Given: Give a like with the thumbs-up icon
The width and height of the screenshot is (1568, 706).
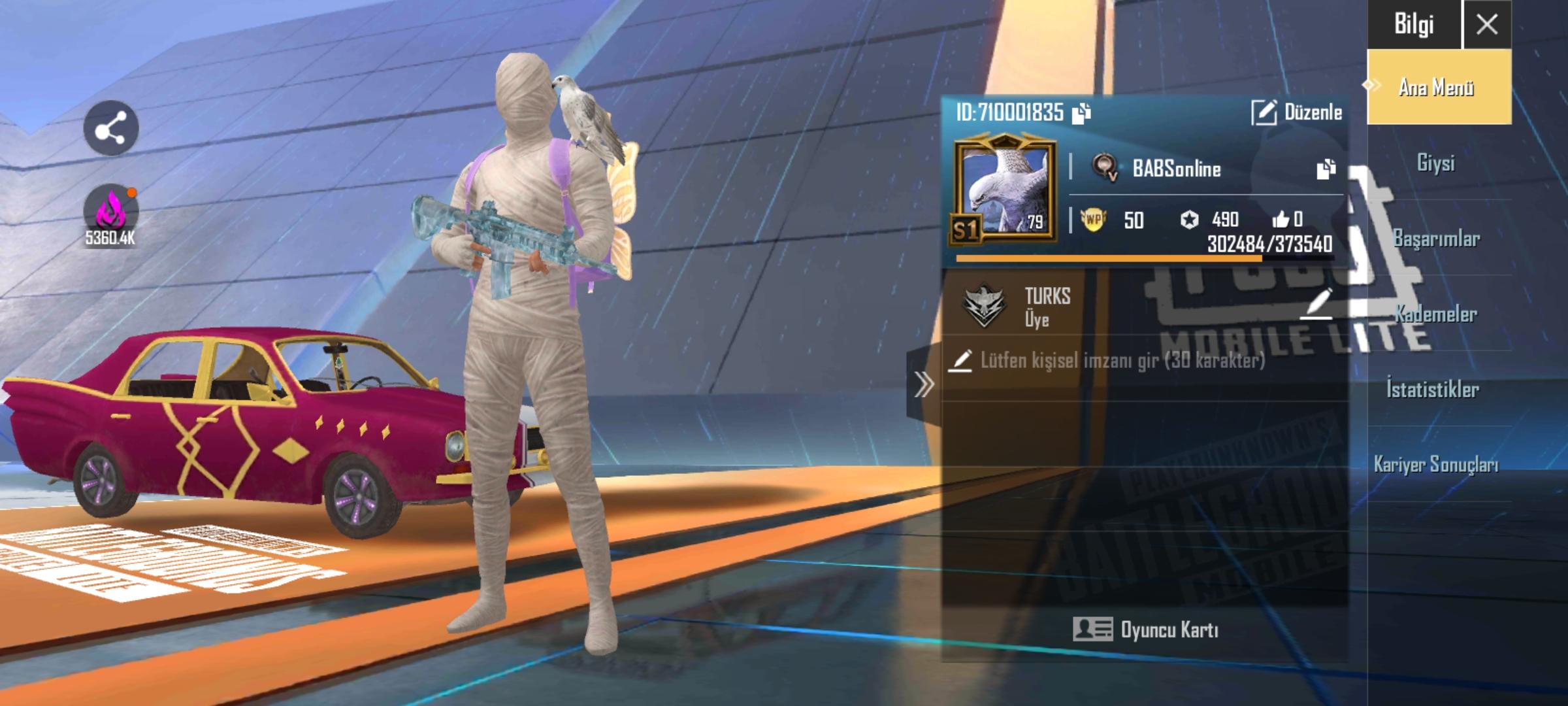Looking at the screenshot, I should 1281,220.
